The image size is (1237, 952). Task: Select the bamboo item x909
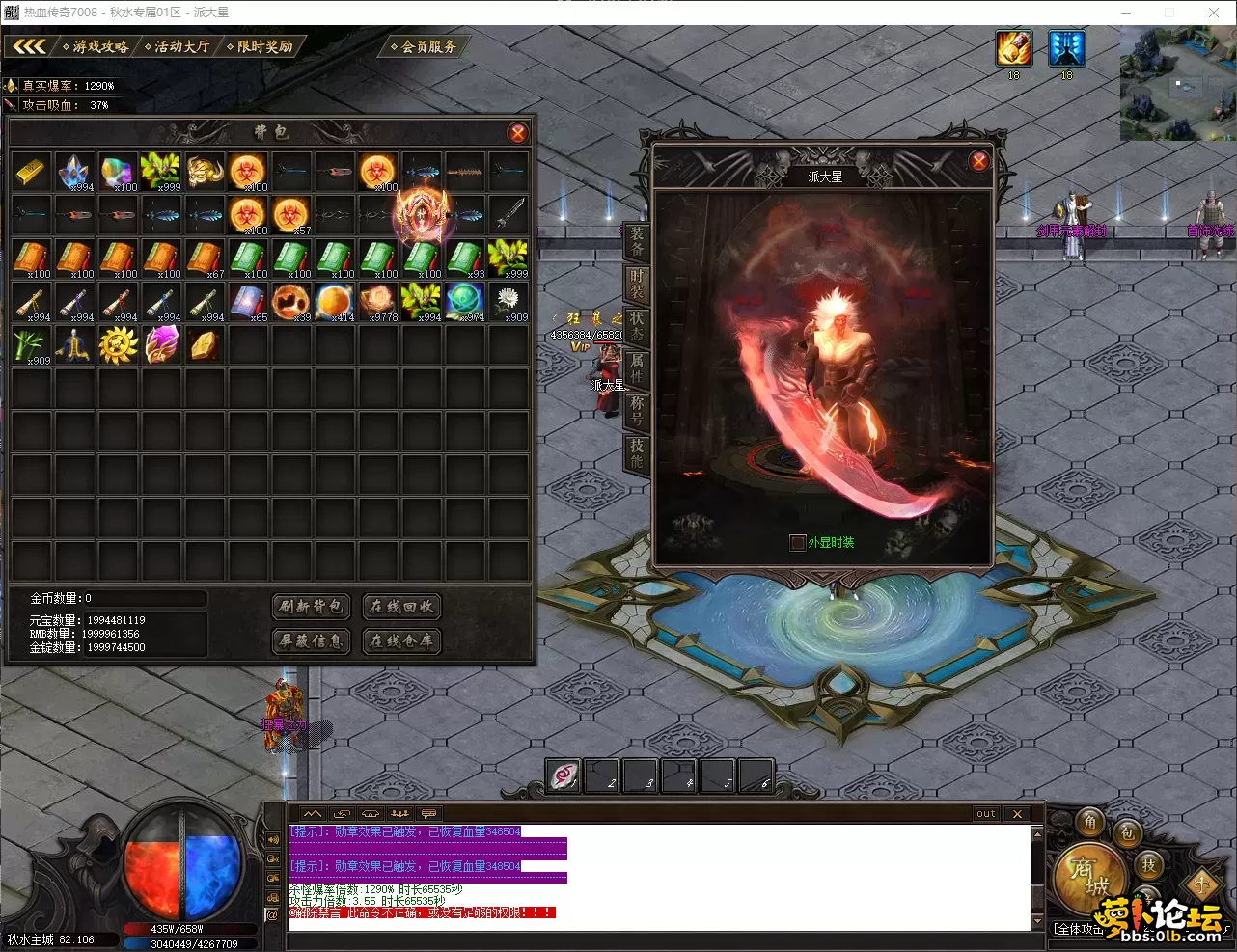[x=32, y=345]
